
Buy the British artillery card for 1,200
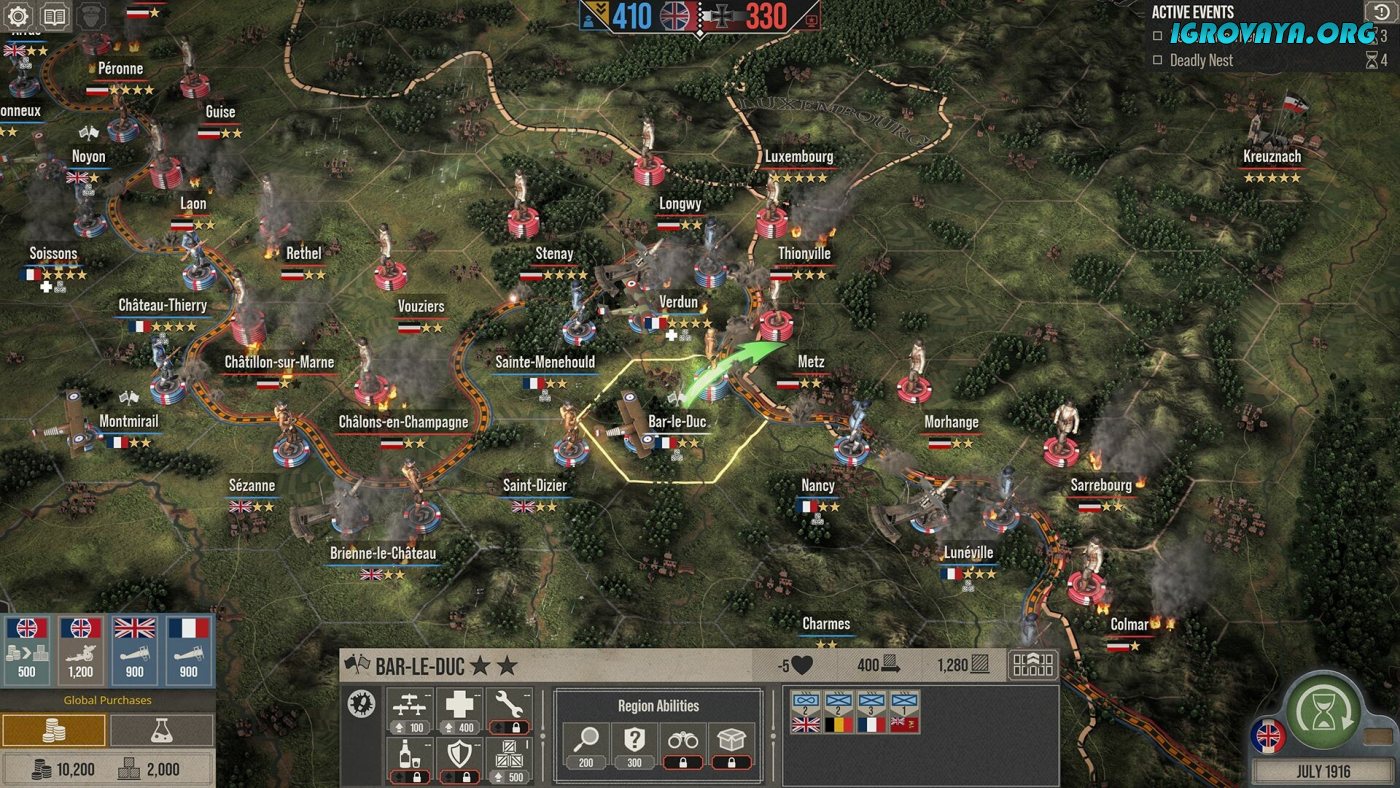[x=81, y=649]
